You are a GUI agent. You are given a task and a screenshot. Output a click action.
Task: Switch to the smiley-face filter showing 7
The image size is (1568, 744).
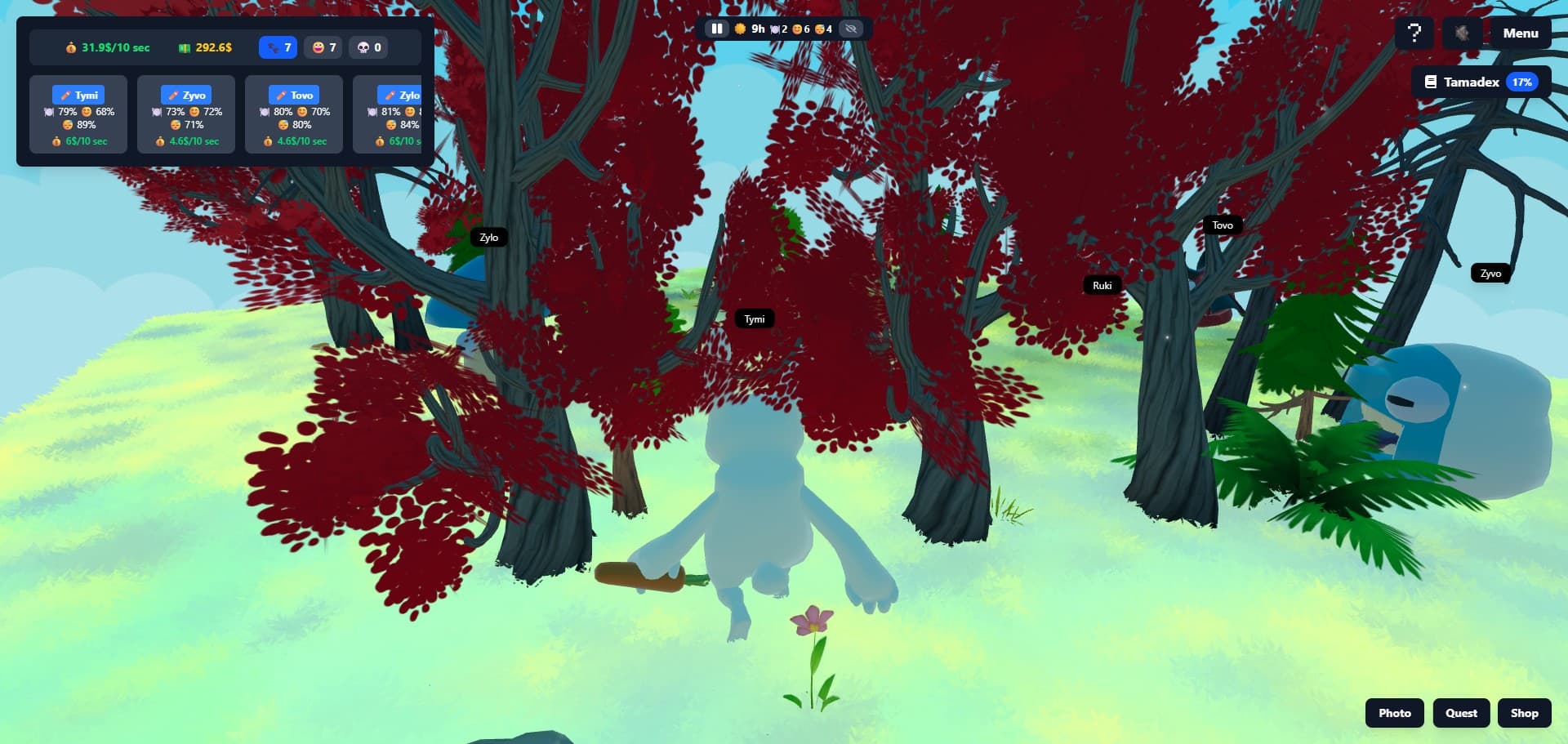[323, 47]
